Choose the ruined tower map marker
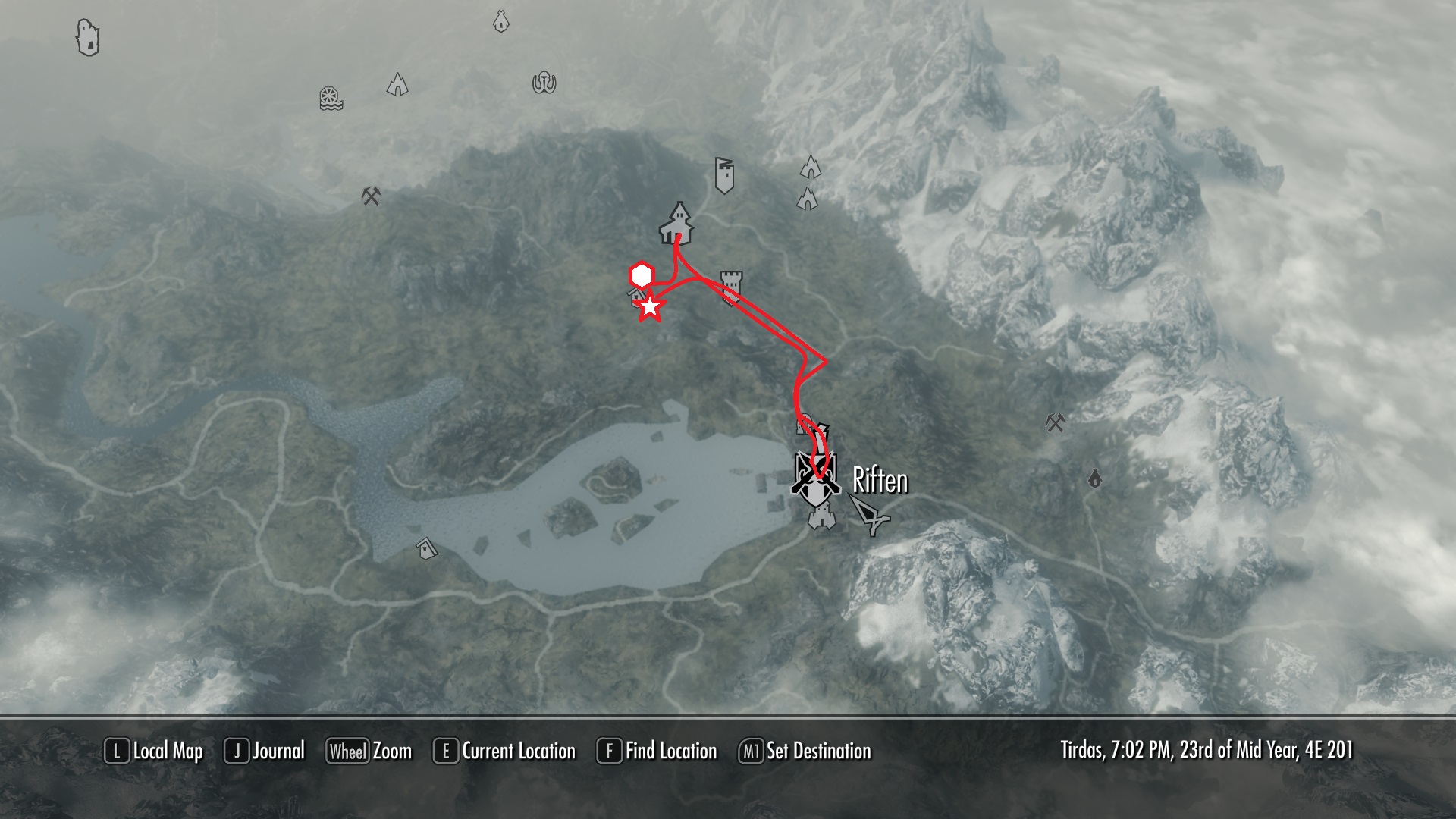Image resolution: width=1456 pixels, height=819 pixels. tap(88, 37)
